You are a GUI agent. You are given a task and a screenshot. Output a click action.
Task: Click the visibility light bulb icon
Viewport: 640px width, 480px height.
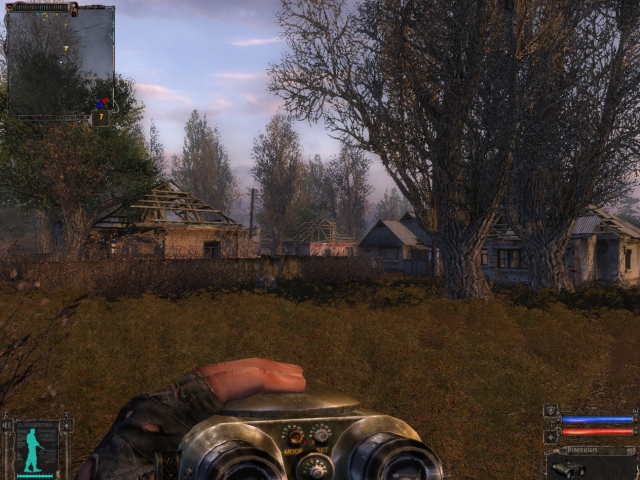point(66,426)
